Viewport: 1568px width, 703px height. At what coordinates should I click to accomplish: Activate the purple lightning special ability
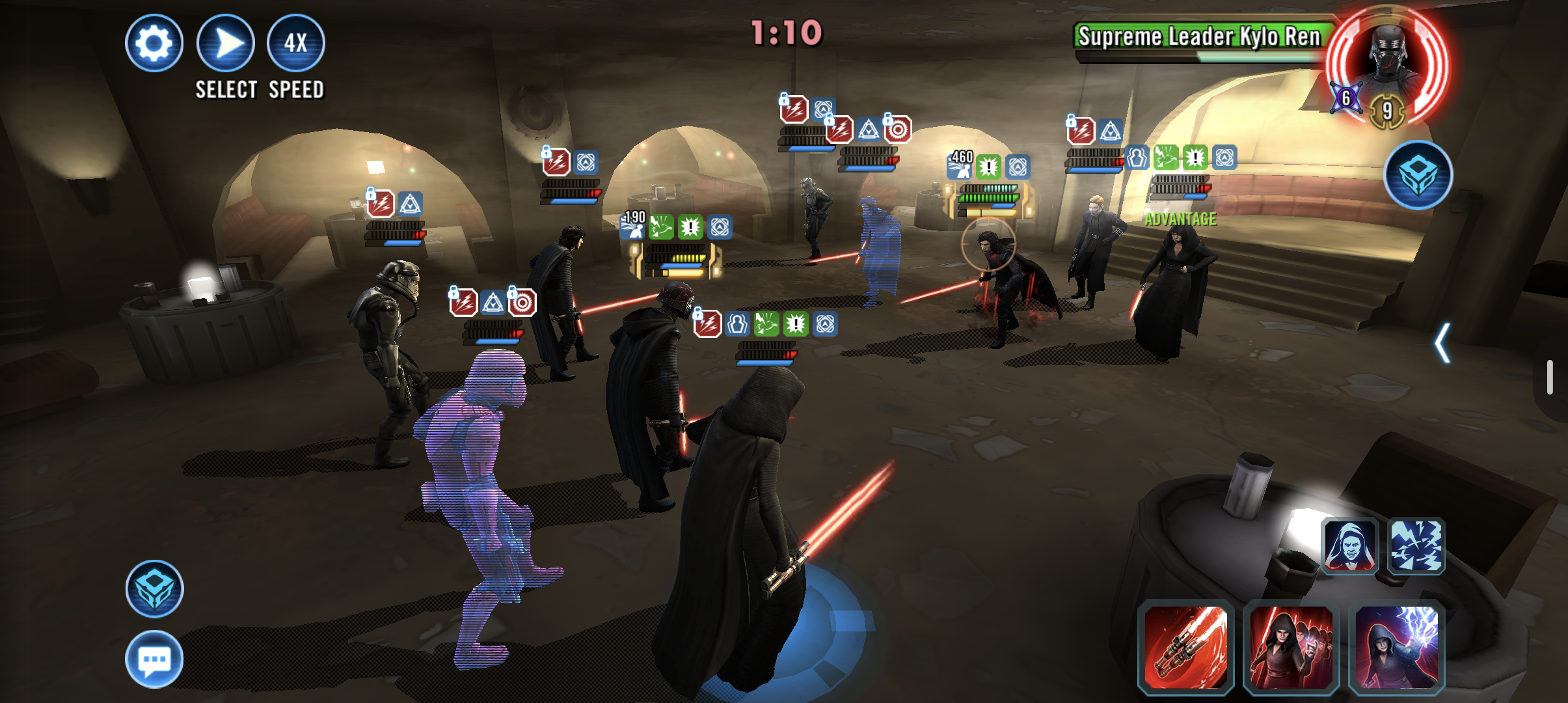[x=1396, y=647]
